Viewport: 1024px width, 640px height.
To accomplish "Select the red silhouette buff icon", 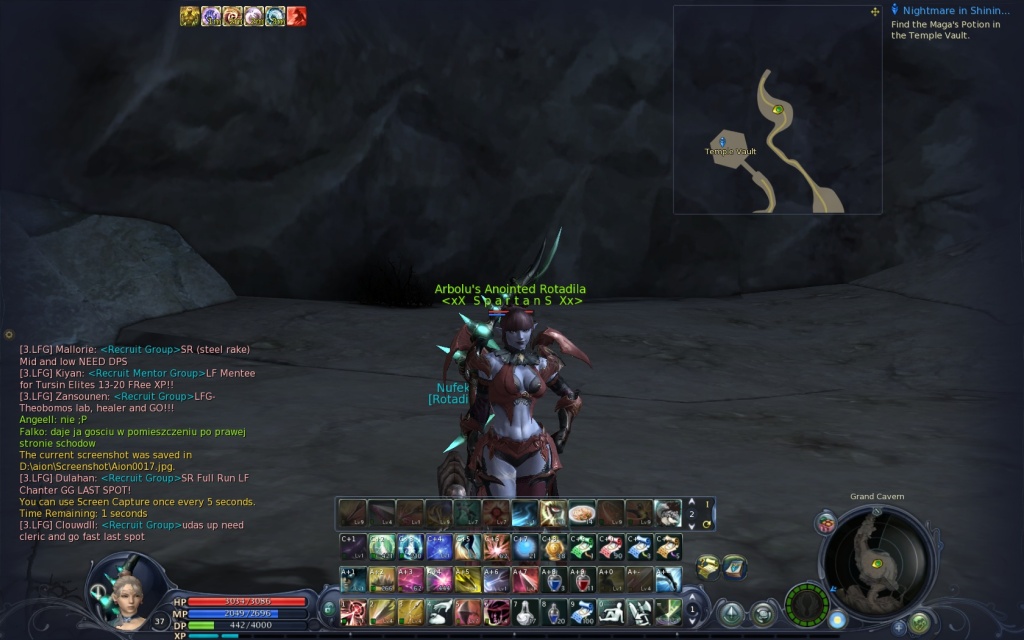I will 297,16.
